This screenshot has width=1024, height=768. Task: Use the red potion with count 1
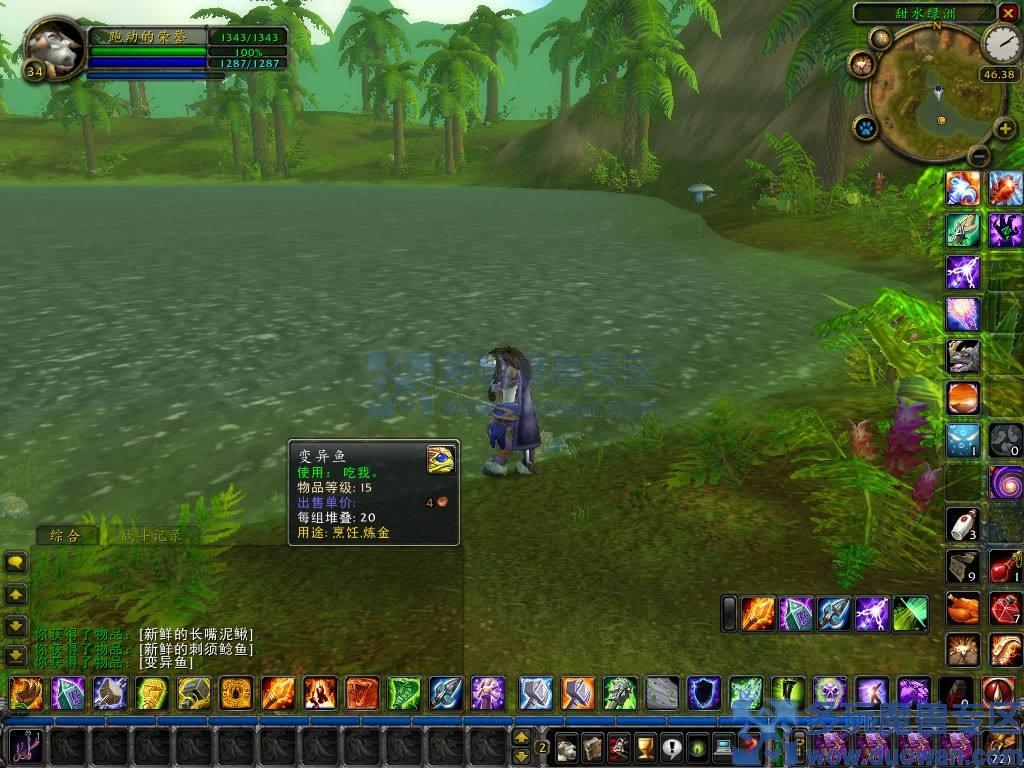tap(1005, 565)
